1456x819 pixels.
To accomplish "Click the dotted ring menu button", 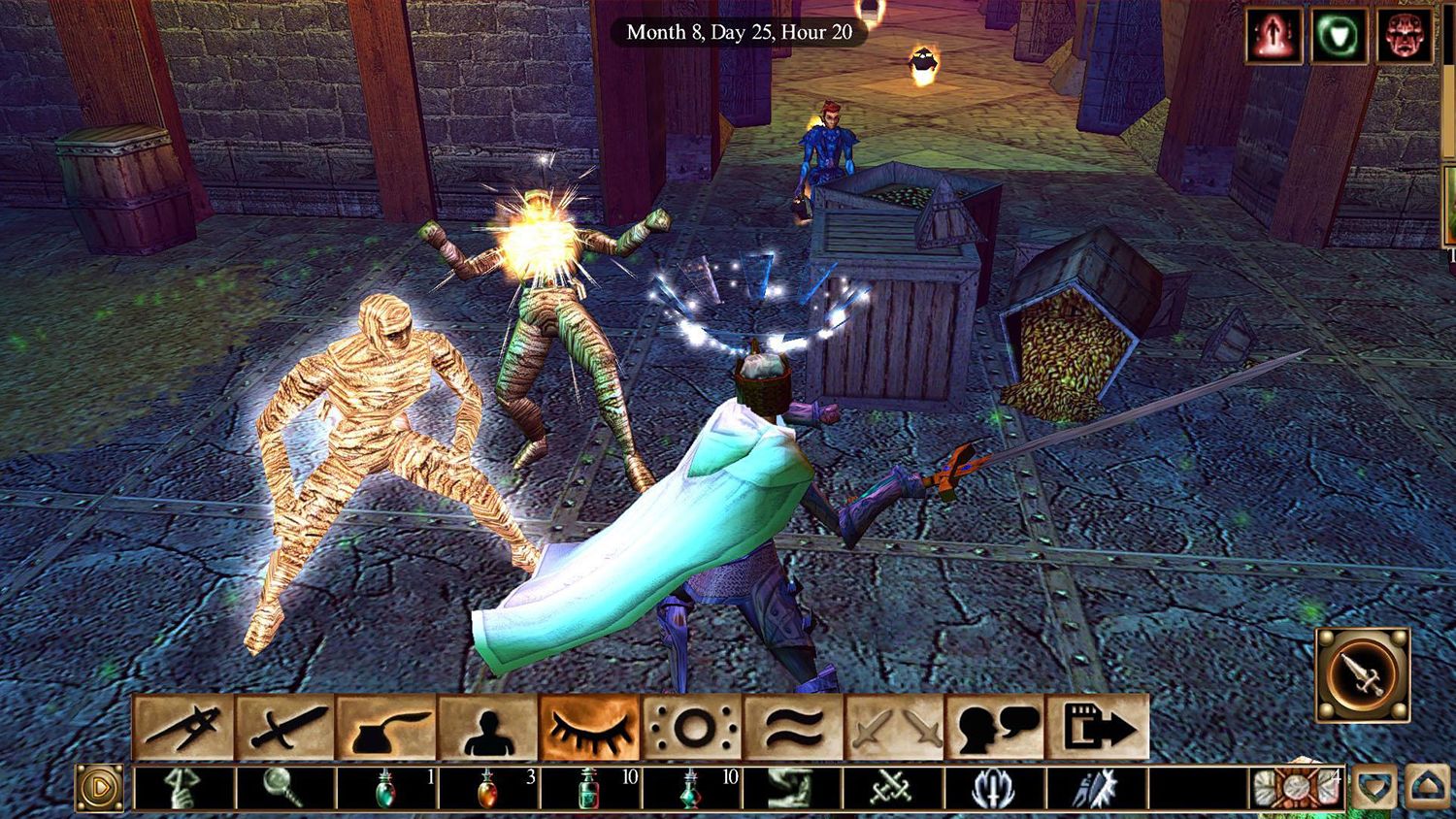I will (x=692, y=728).
